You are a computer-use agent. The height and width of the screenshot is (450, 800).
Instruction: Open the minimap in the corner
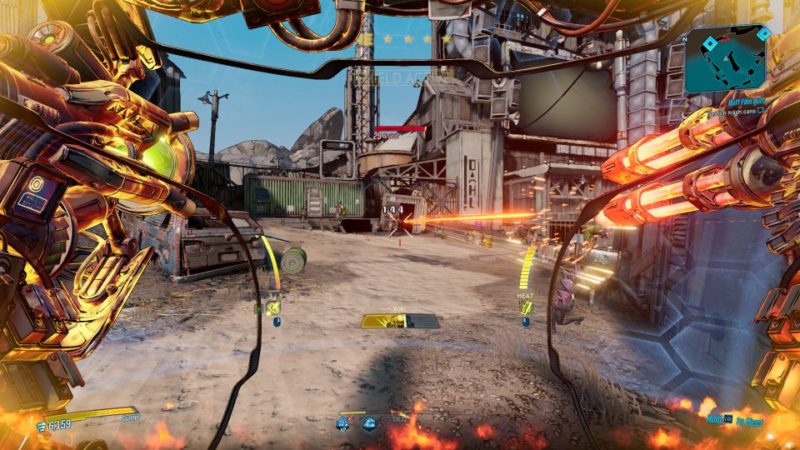coord(725,58)
